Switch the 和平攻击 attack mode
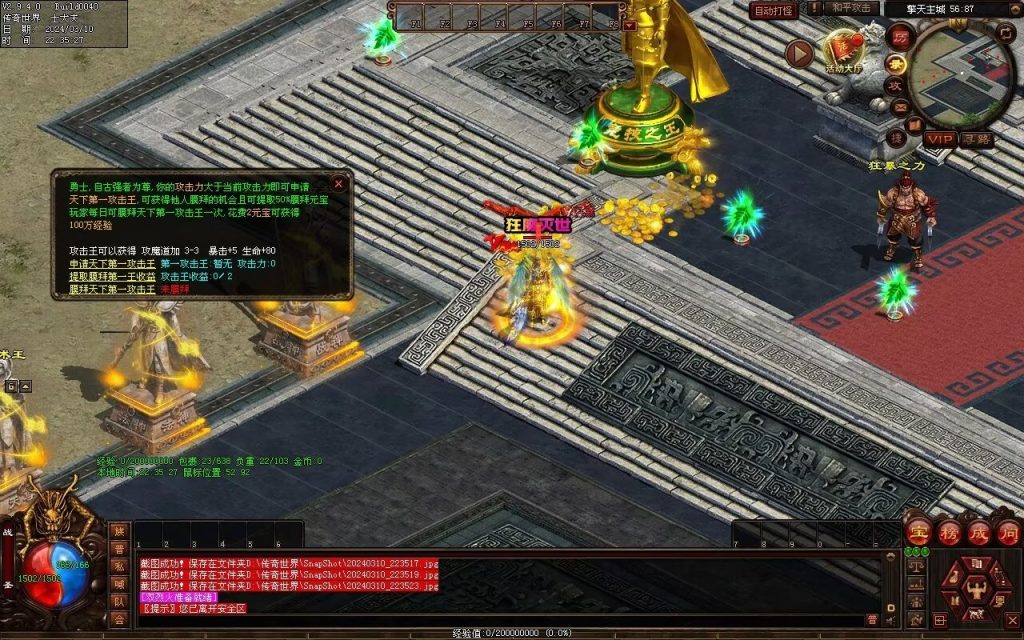Screen dimensions: 1024x640 (x=854, y=9)
